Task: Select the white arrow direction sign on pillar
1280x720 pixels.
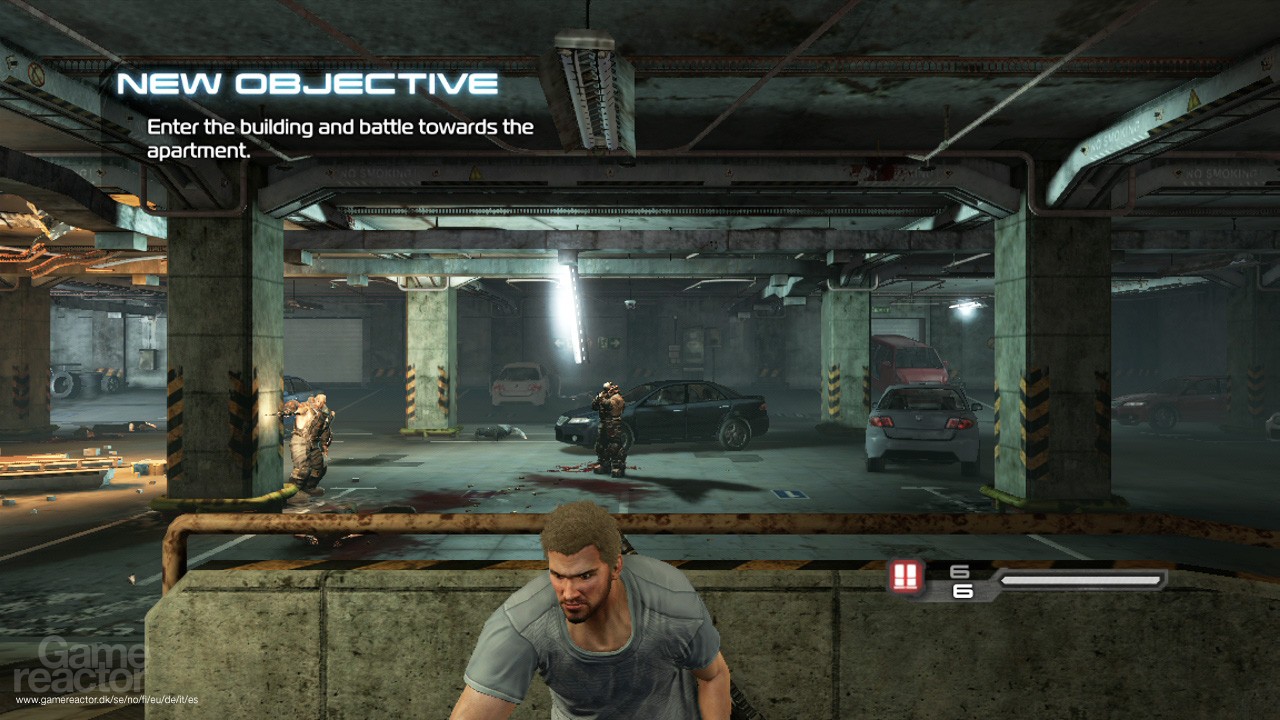Action: pos(557,343)
